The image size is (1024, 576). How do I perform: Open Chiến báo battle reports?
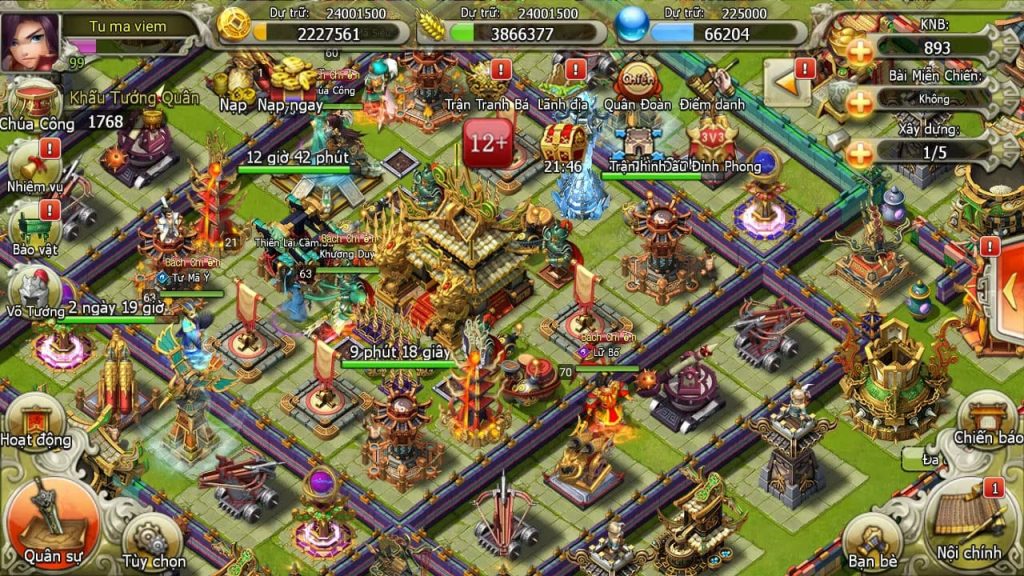[987, 419]
